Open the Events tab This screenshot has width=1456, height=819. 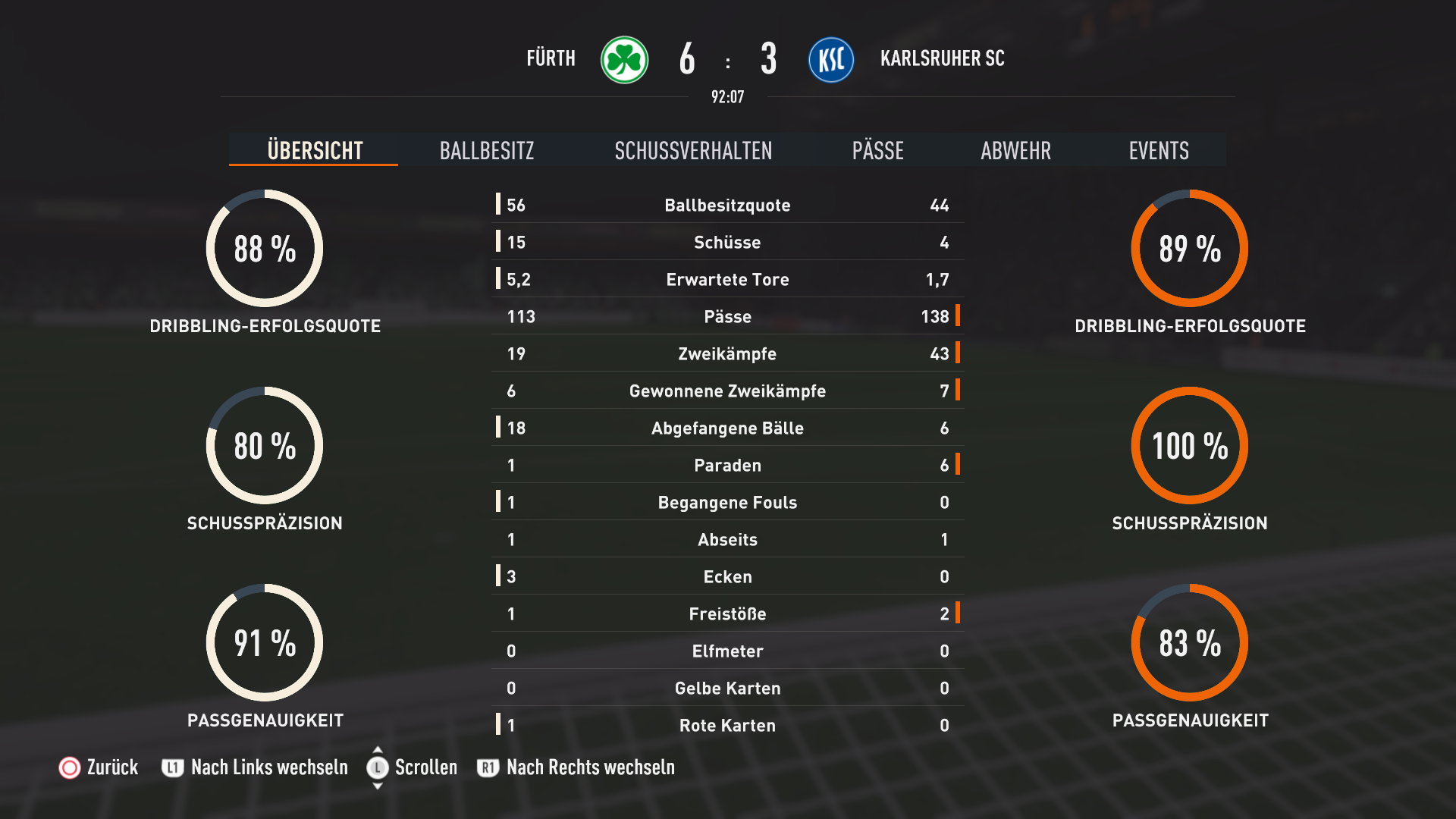pos(1158,150)
